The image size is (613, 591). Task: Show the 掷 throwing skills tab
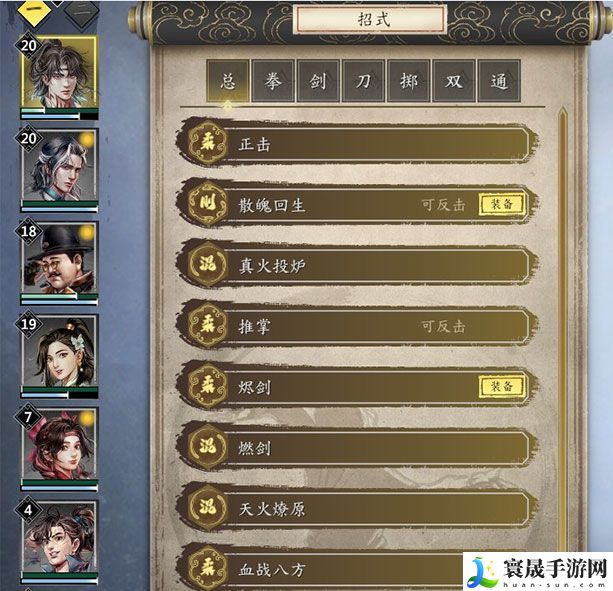pyautogui.click(x=407, y=81)
